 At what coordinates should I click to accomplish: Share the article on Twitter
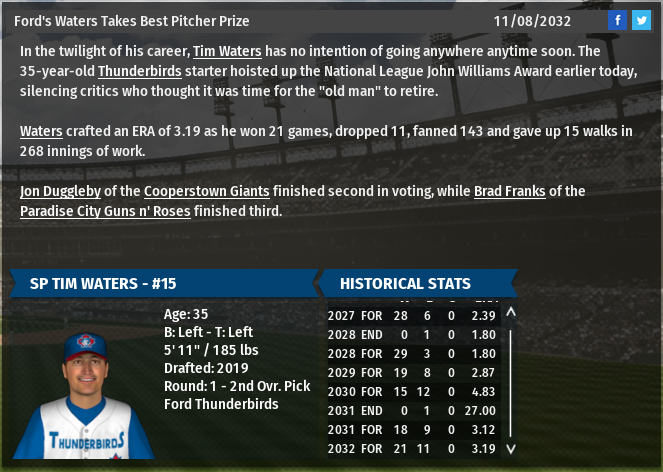point(641,20)
